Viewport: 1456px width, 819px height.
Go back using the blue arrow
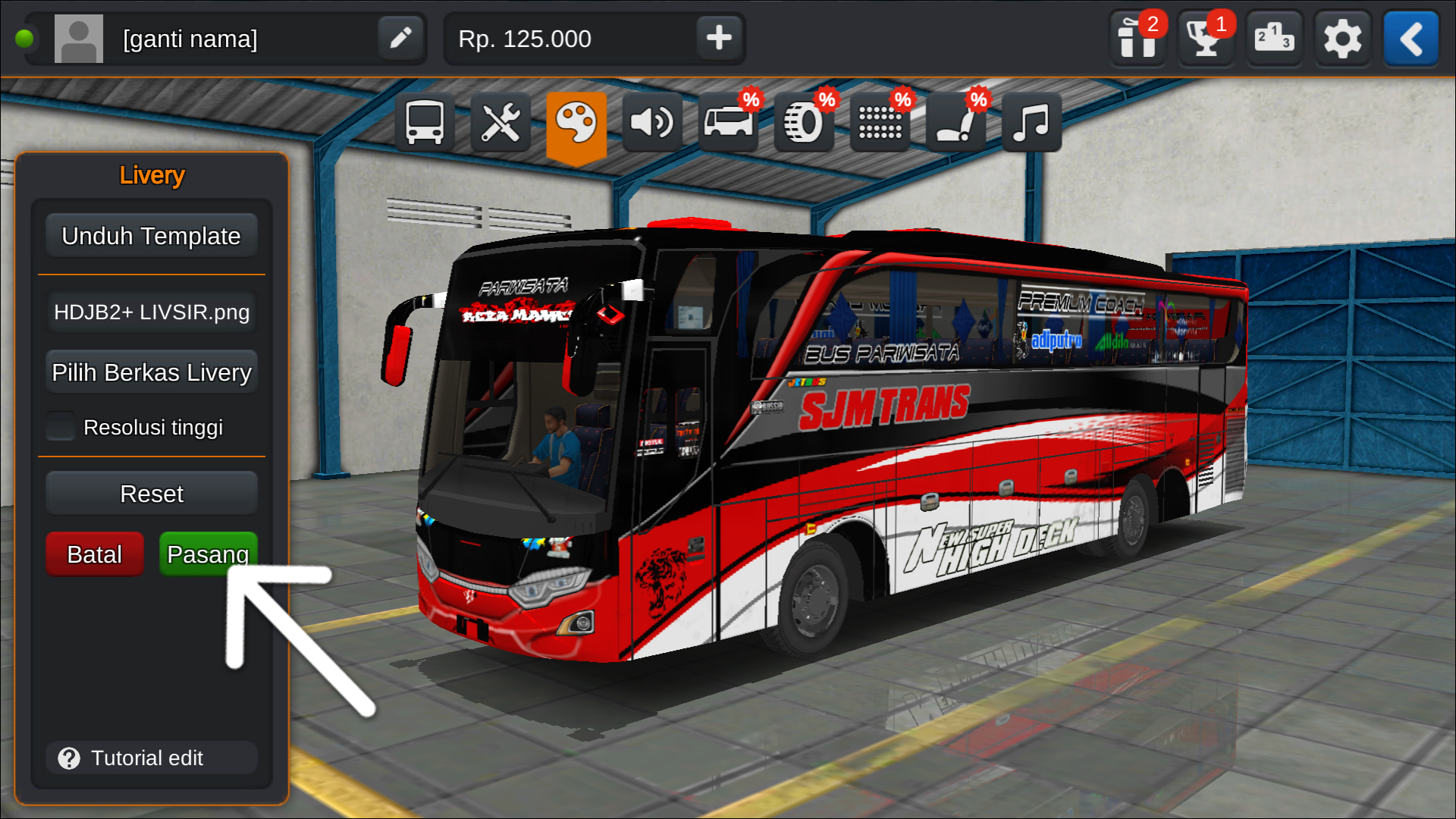(1410, 38)
